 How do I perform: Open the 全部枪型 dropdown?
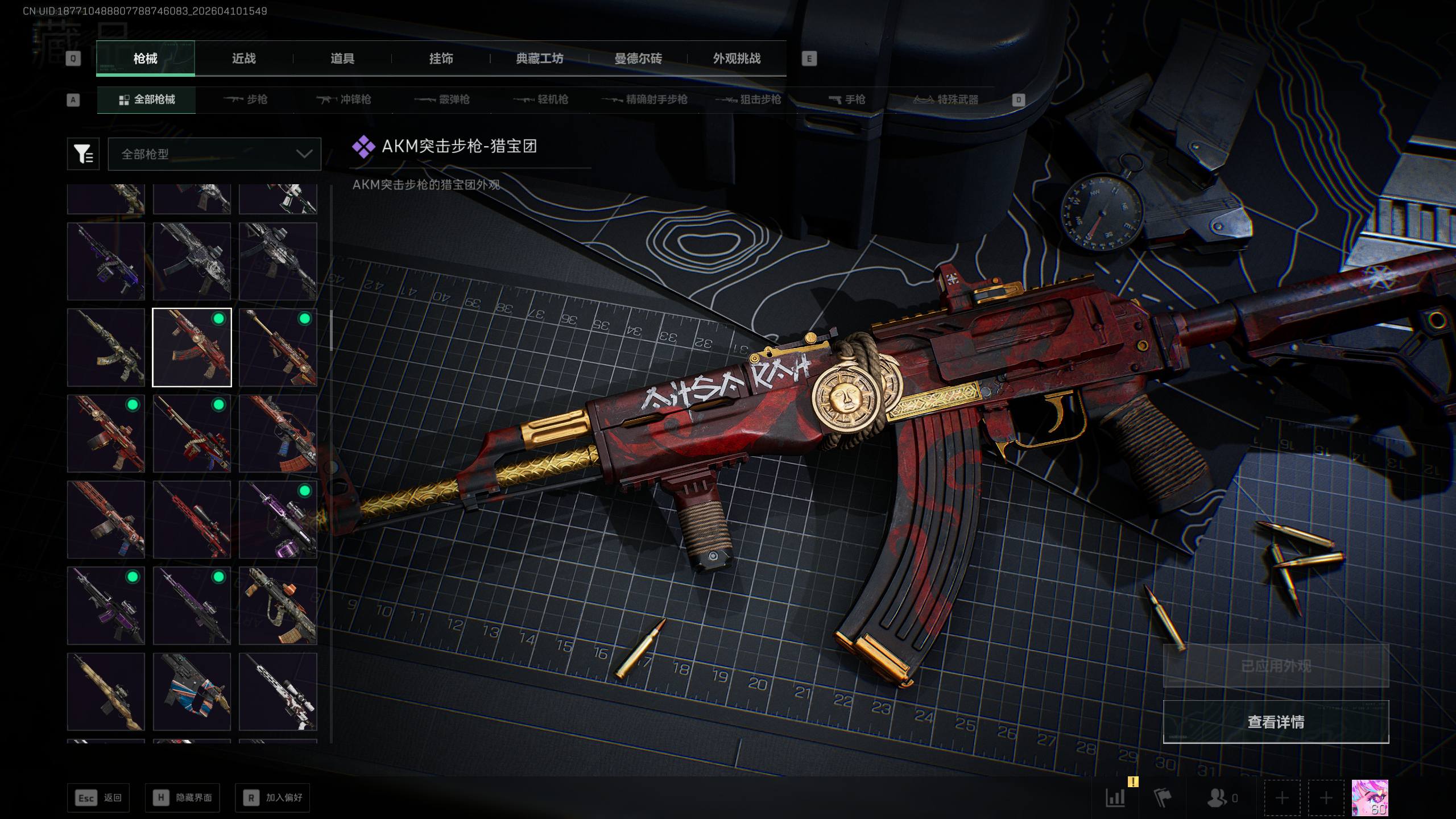click(x=214, y=154)
